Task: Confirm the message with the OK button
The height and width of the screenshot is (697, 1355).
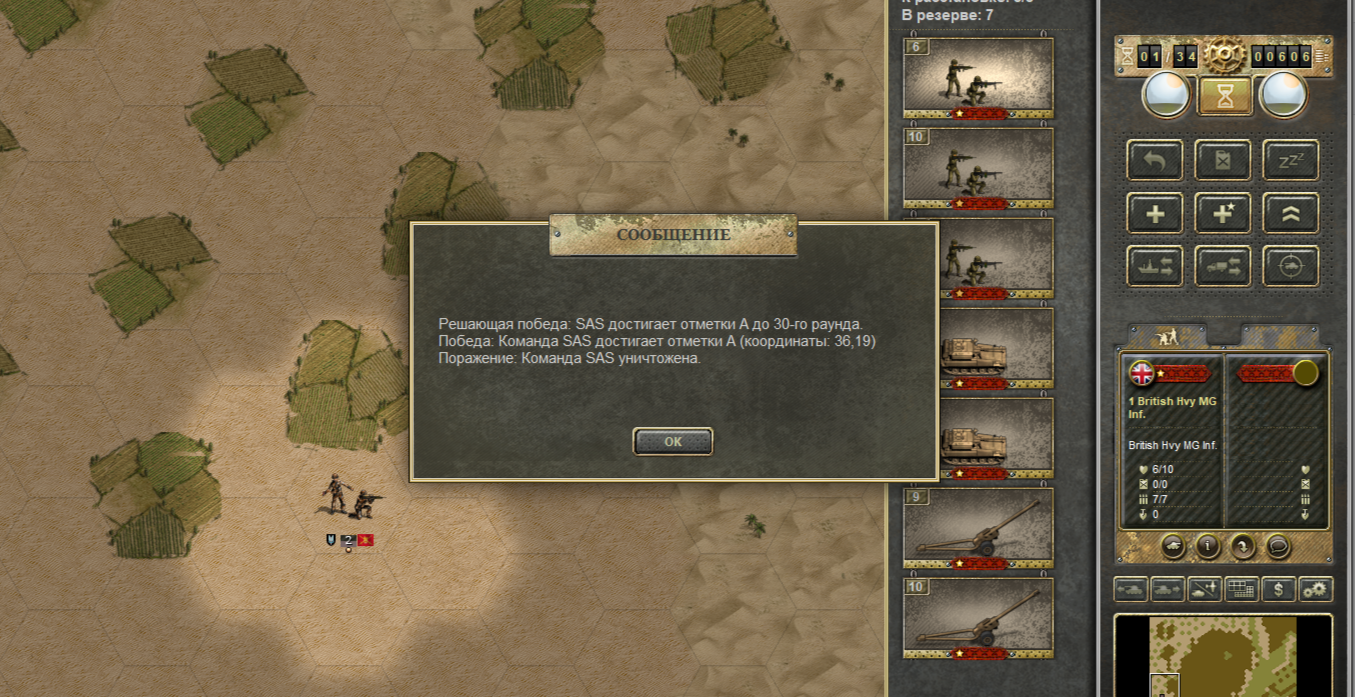Action: (x=673, y=441)
